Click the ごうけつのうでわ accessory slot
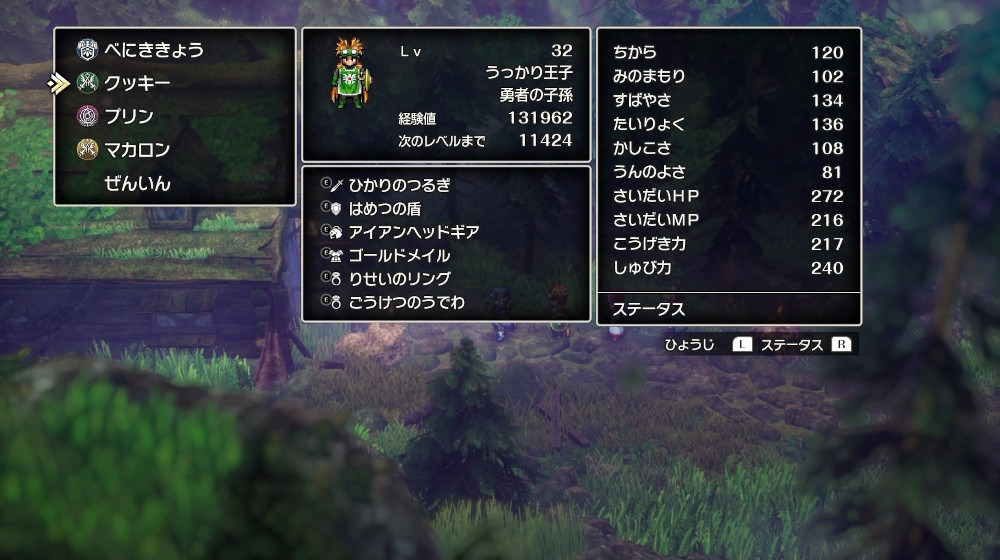Screen dimensions: 1000x560 (x=406, y=301)
